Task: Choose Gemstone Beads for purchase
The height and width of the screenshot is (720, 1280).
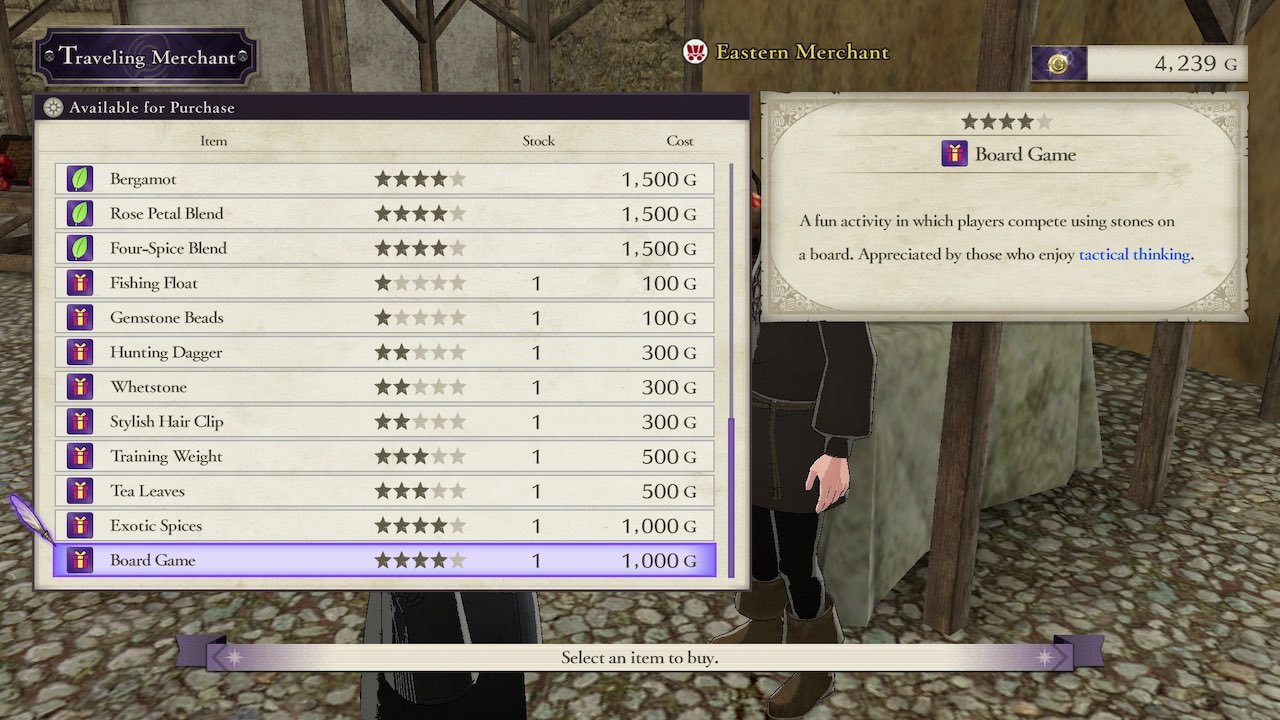Action: click(384, 318)
